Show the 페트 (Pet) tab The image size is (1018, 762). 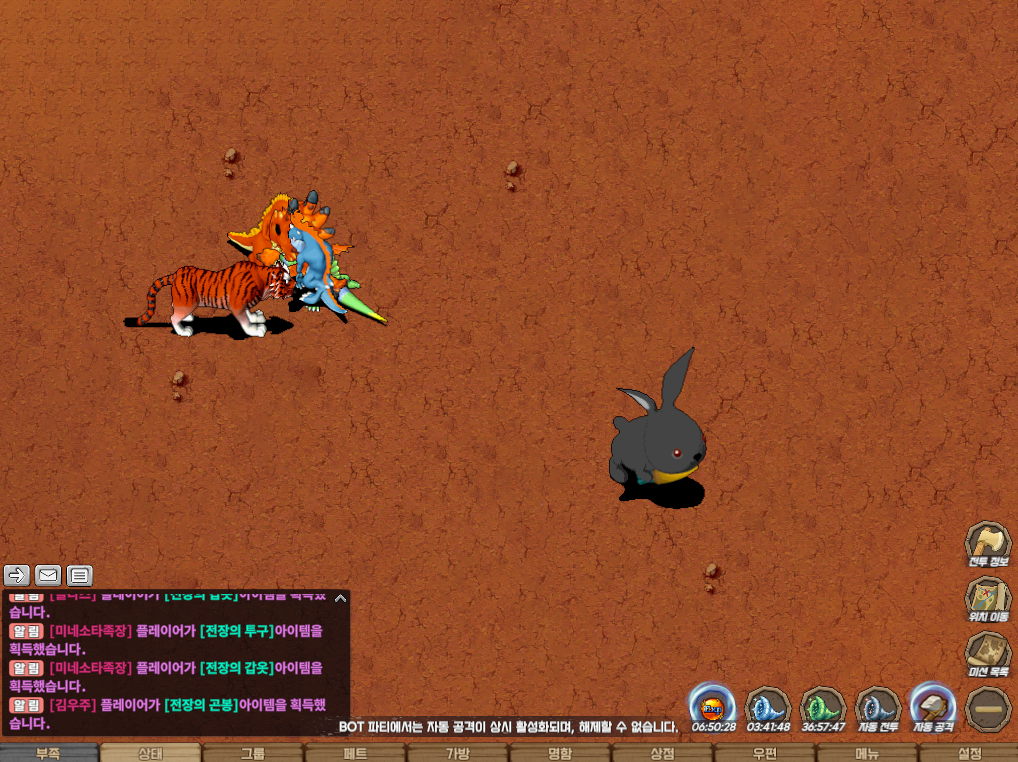tap(355, 753)
